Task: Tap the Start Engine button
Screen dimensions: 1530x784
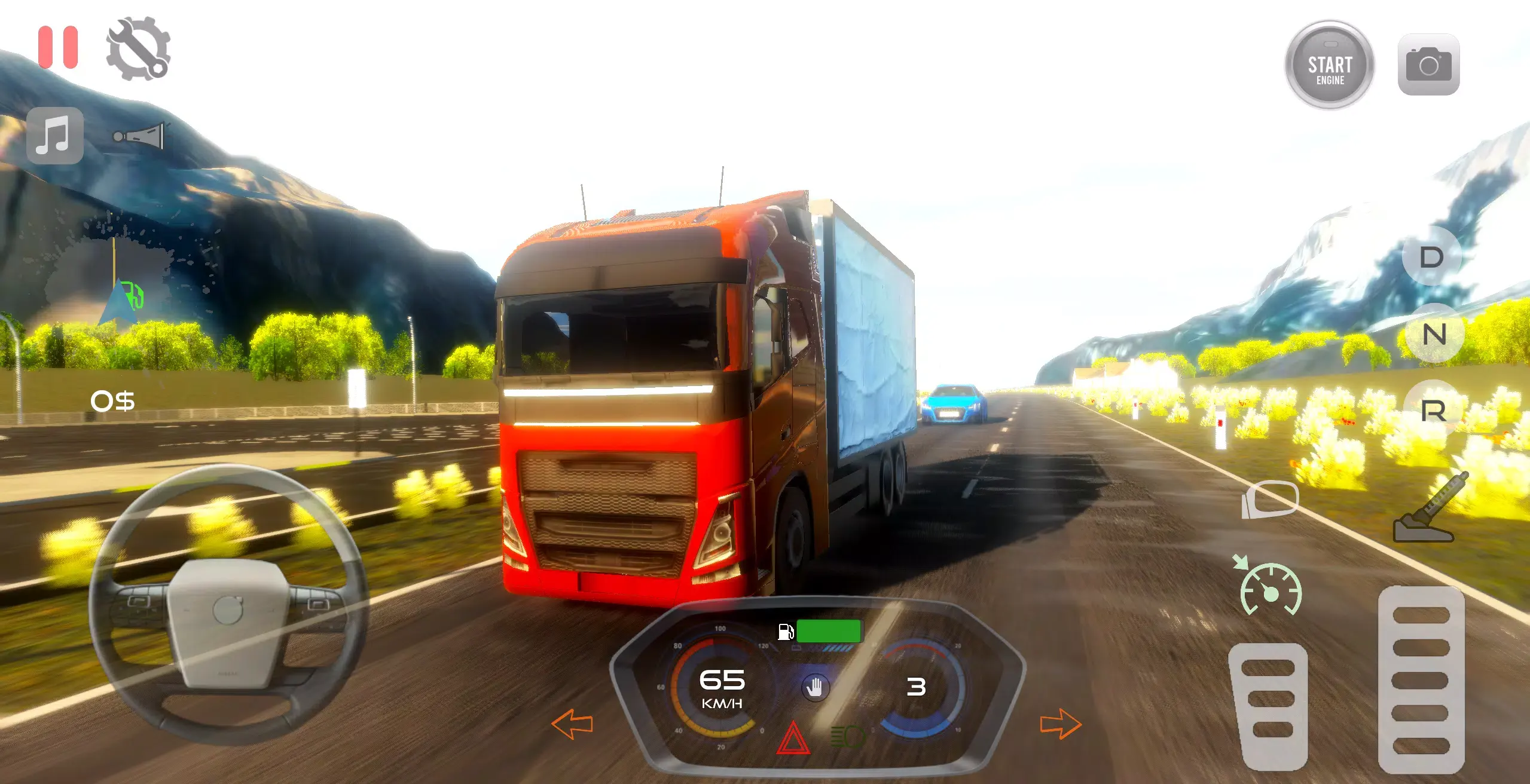Action: 1330,65
